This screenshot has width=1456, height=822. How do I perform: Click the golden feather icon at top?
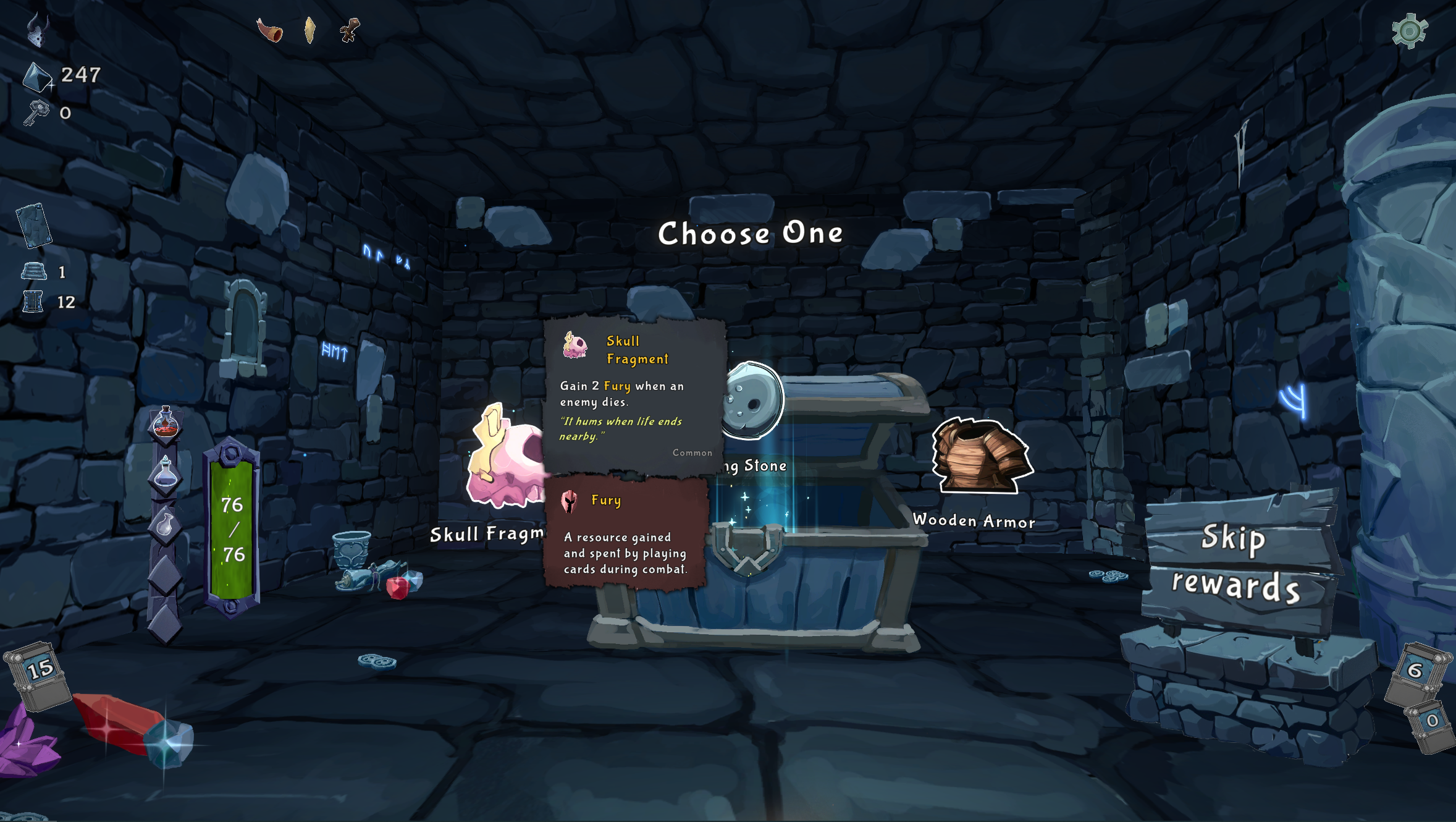310,28
